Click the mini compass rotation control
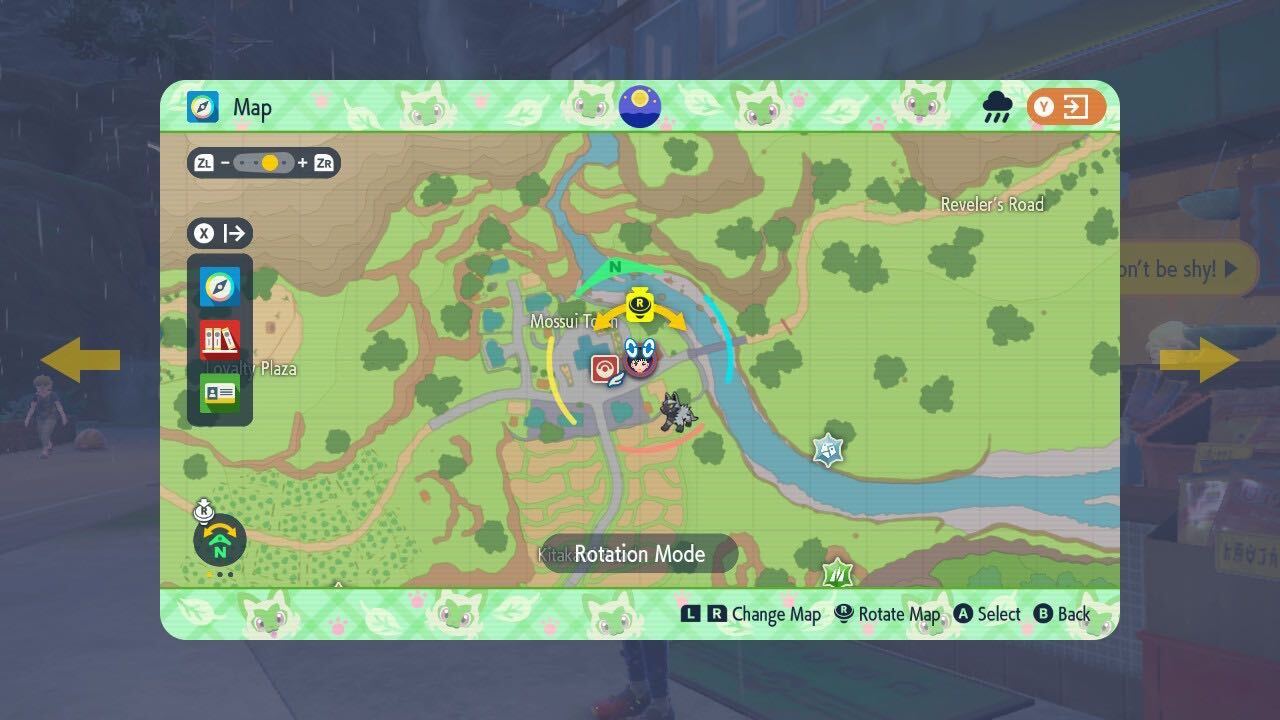Screen dimensions: 1280x720 pos(218,540)
